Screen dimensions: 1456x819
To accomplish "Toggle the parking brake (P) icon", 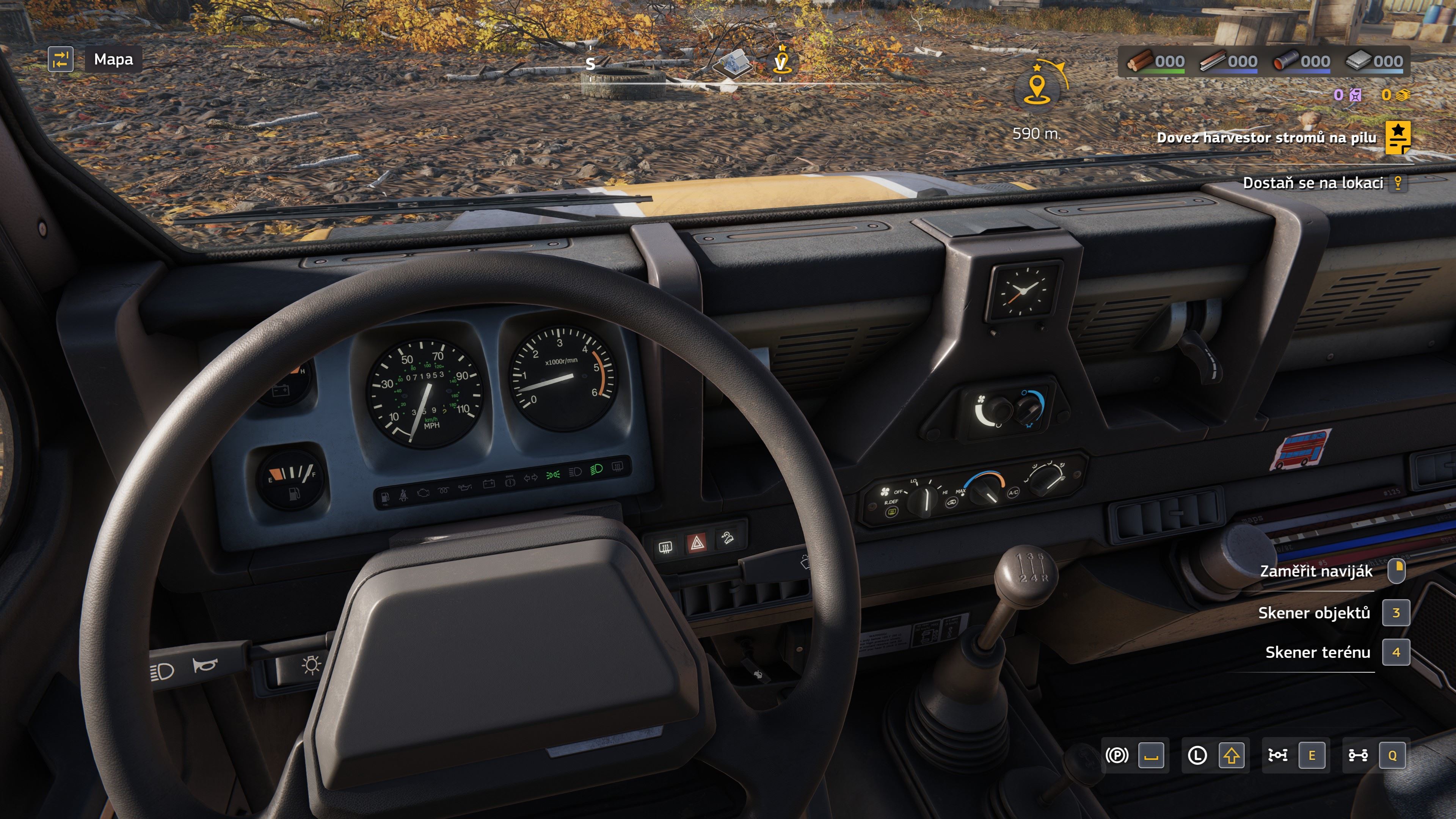I will tap(1117, 755).
